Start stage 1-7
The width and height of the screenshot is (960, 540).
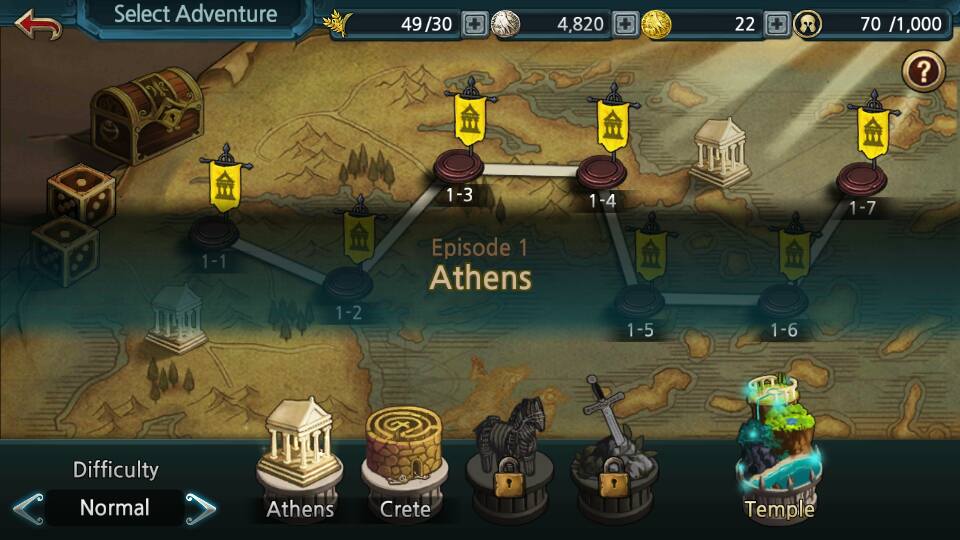[862, 179]
